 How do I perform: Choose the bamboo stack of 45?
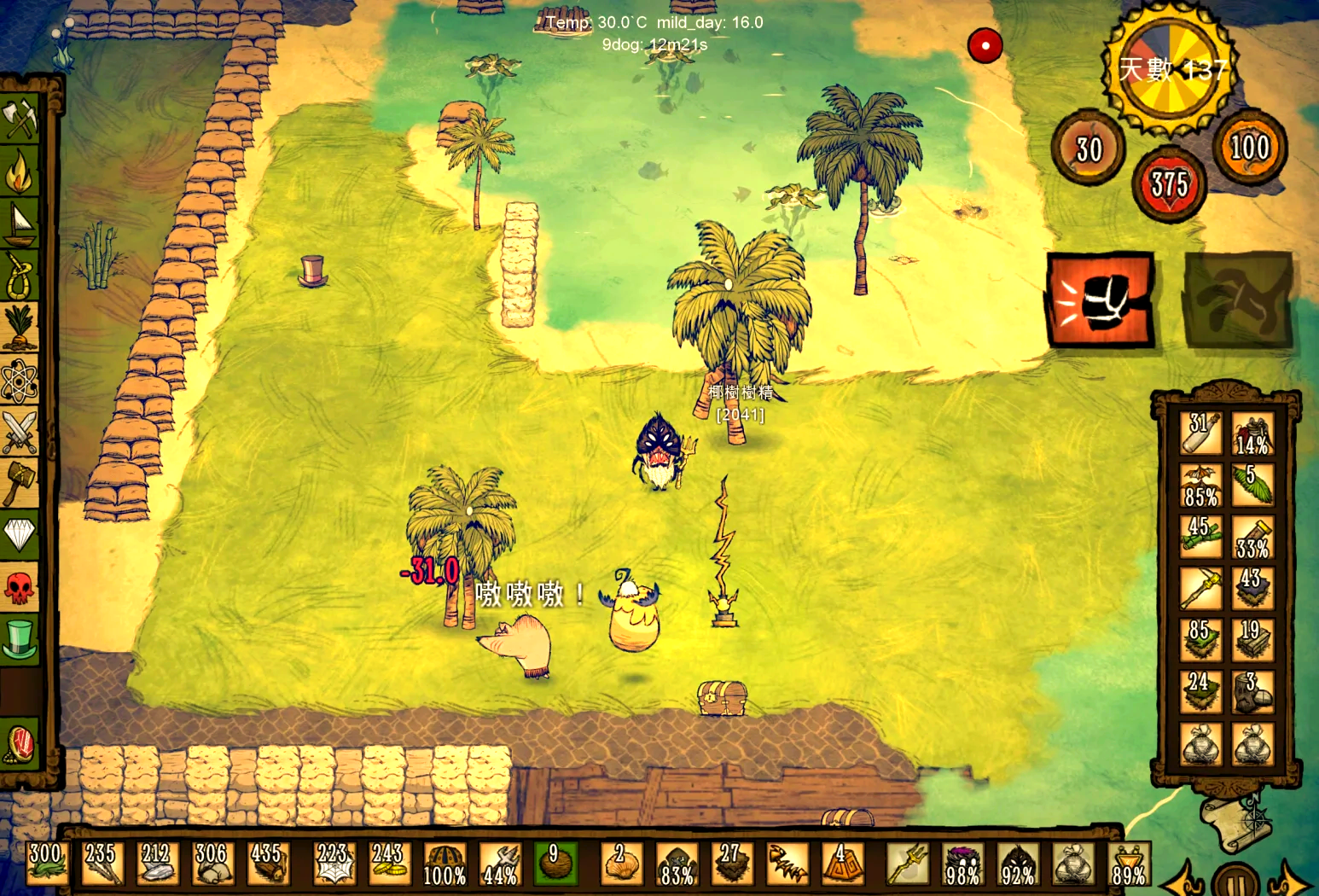1200,537
